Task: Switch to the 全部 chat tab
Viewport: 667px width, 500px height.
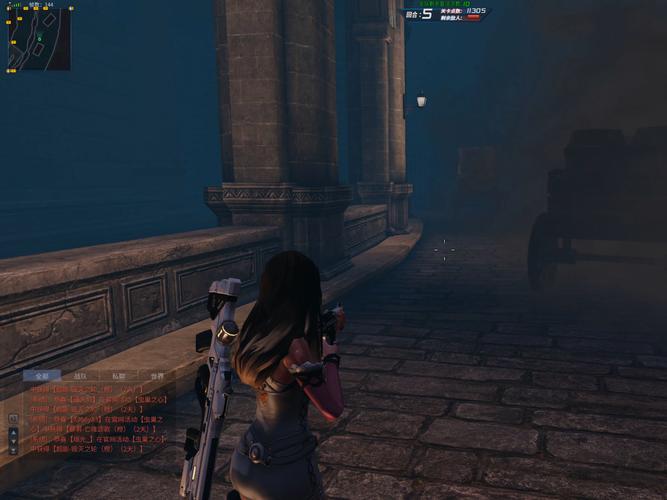Action: click(39, 376)
